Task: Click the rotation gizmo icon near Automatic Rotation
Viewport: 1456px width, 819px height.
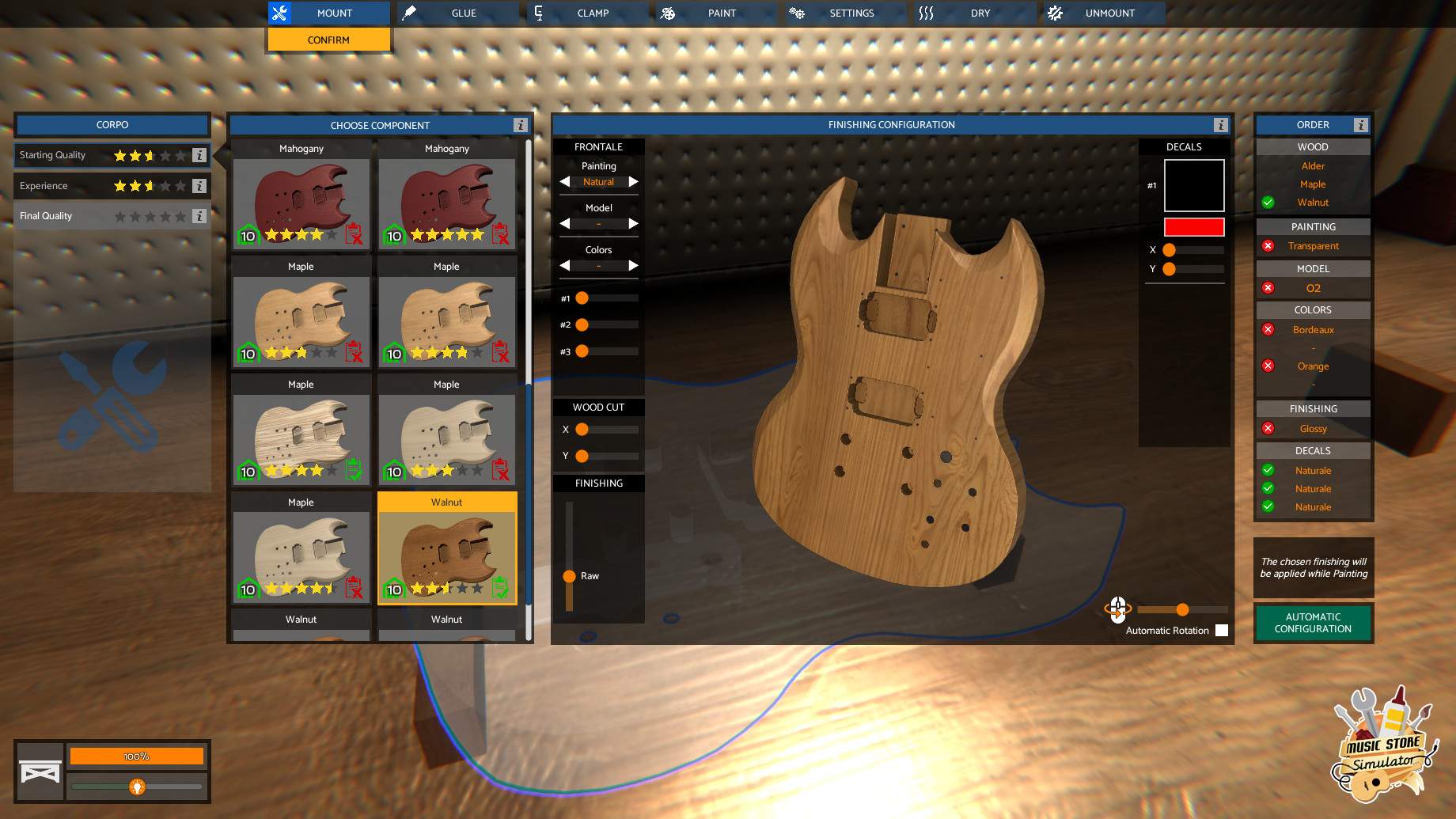Action: click(1117, 609)
